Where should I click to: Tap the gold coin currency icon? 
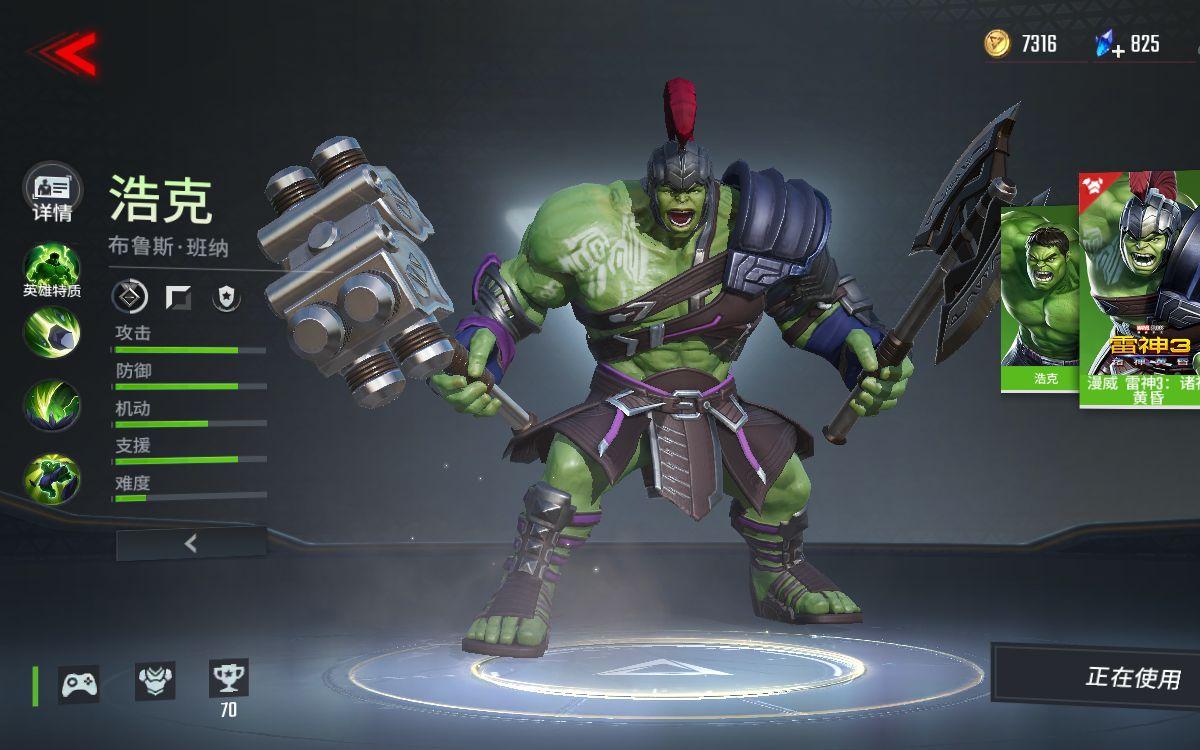click(x=997, y=43)
